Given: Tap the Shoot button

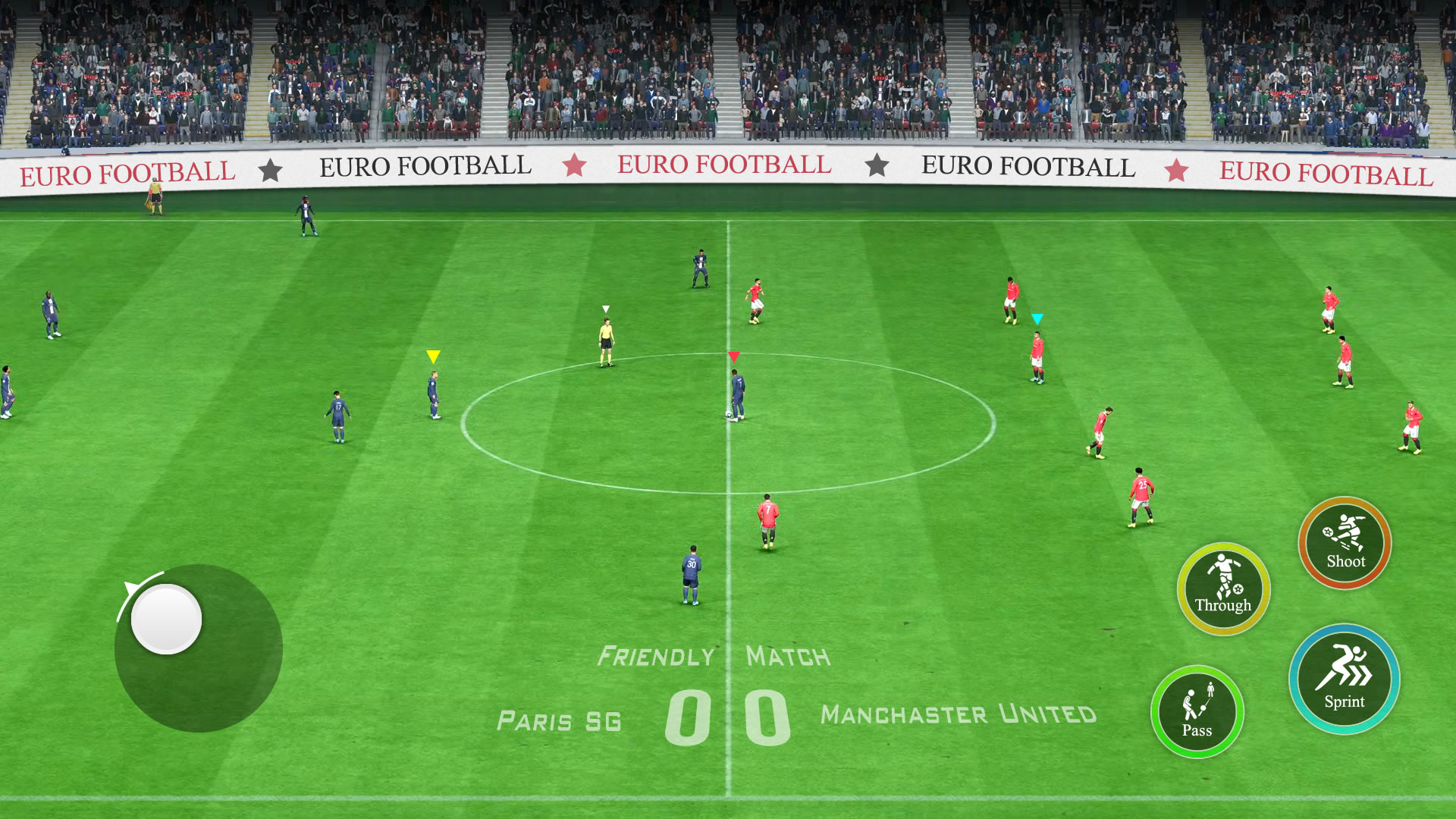Looking at the screenshot, I should pyautogui.click(x=1345, y=543).
